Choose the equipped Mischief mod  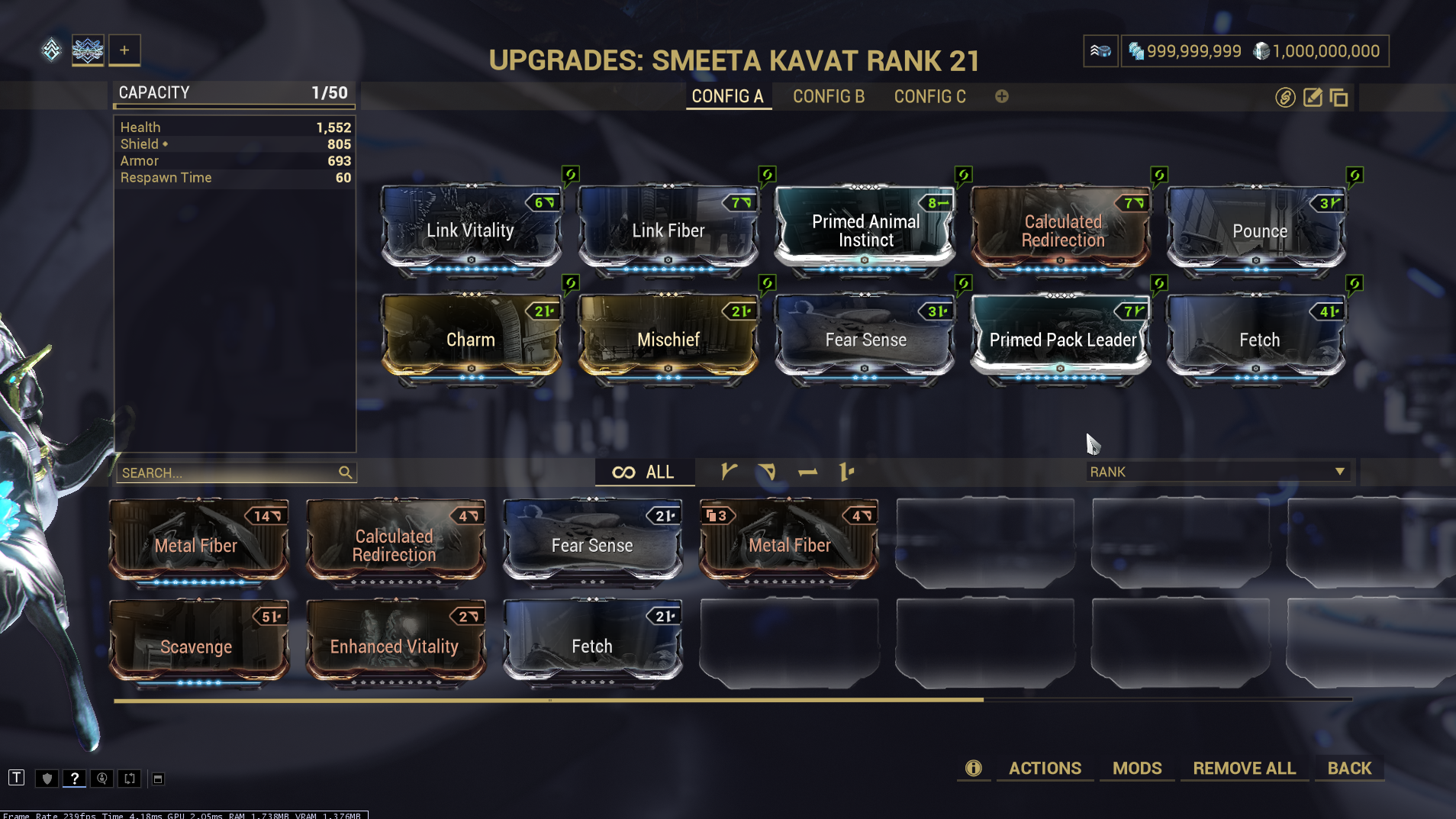point(668,339)
